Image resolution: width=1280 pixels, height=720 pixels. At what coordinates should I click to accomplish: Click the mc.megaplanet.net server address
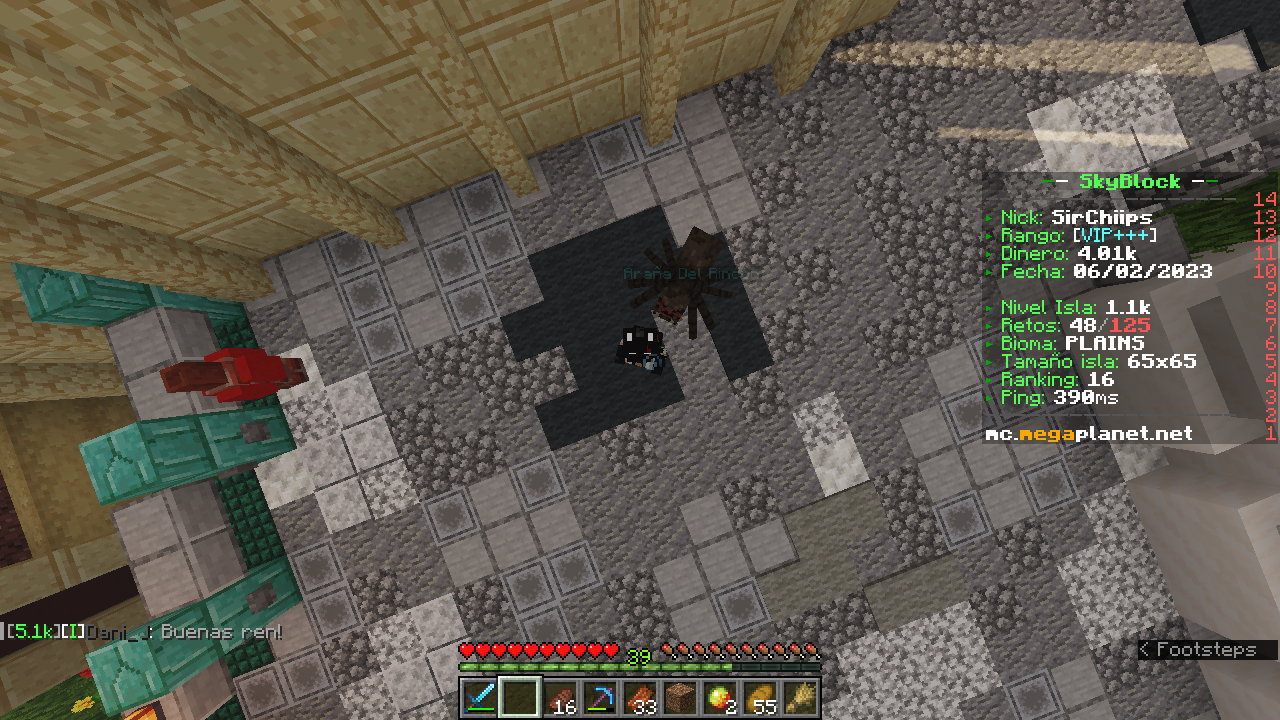tap(1089, 434)
